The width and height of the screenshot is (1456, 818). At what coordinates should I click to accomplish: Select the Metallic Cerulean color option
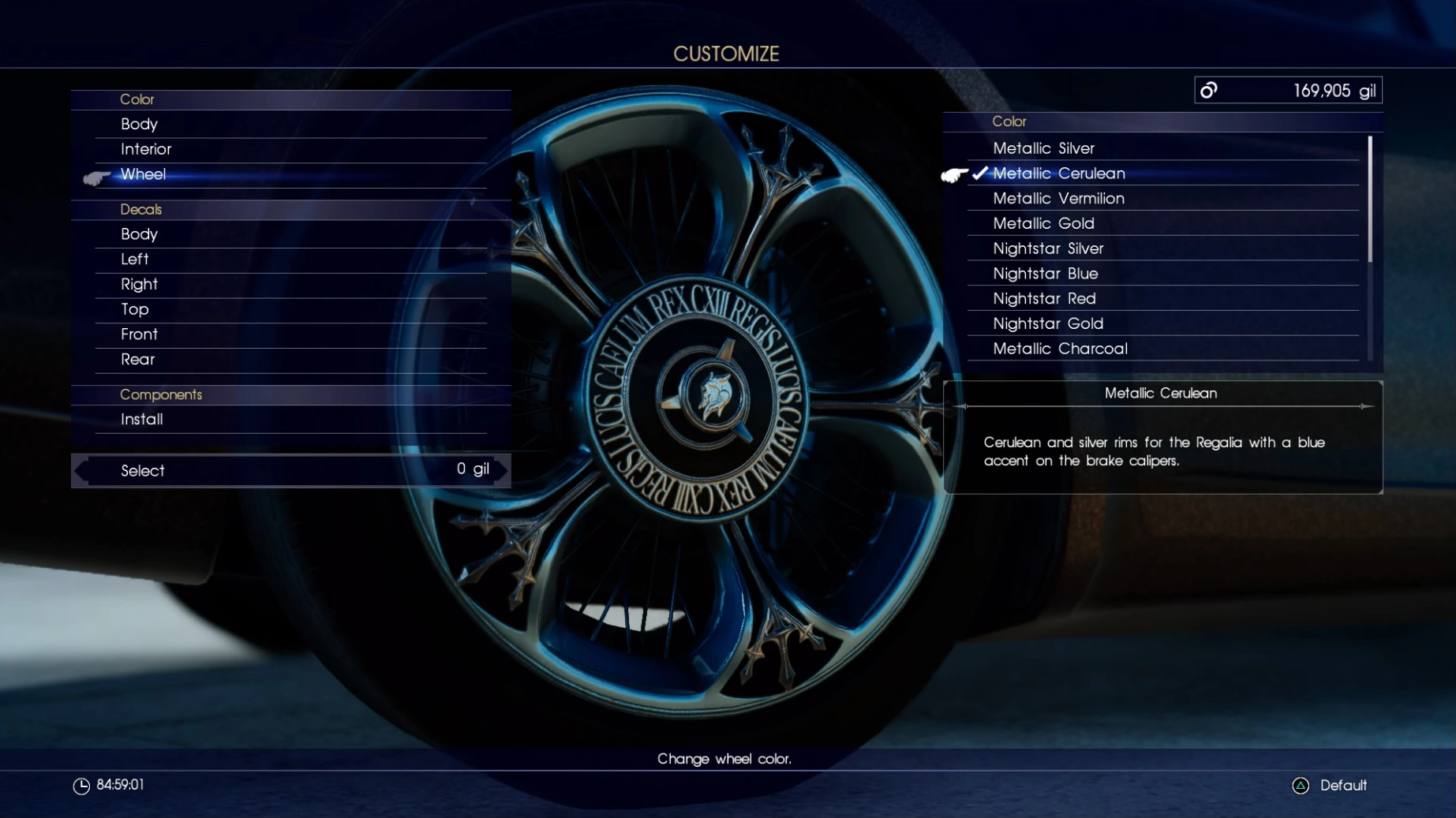tap(1059, 173)
